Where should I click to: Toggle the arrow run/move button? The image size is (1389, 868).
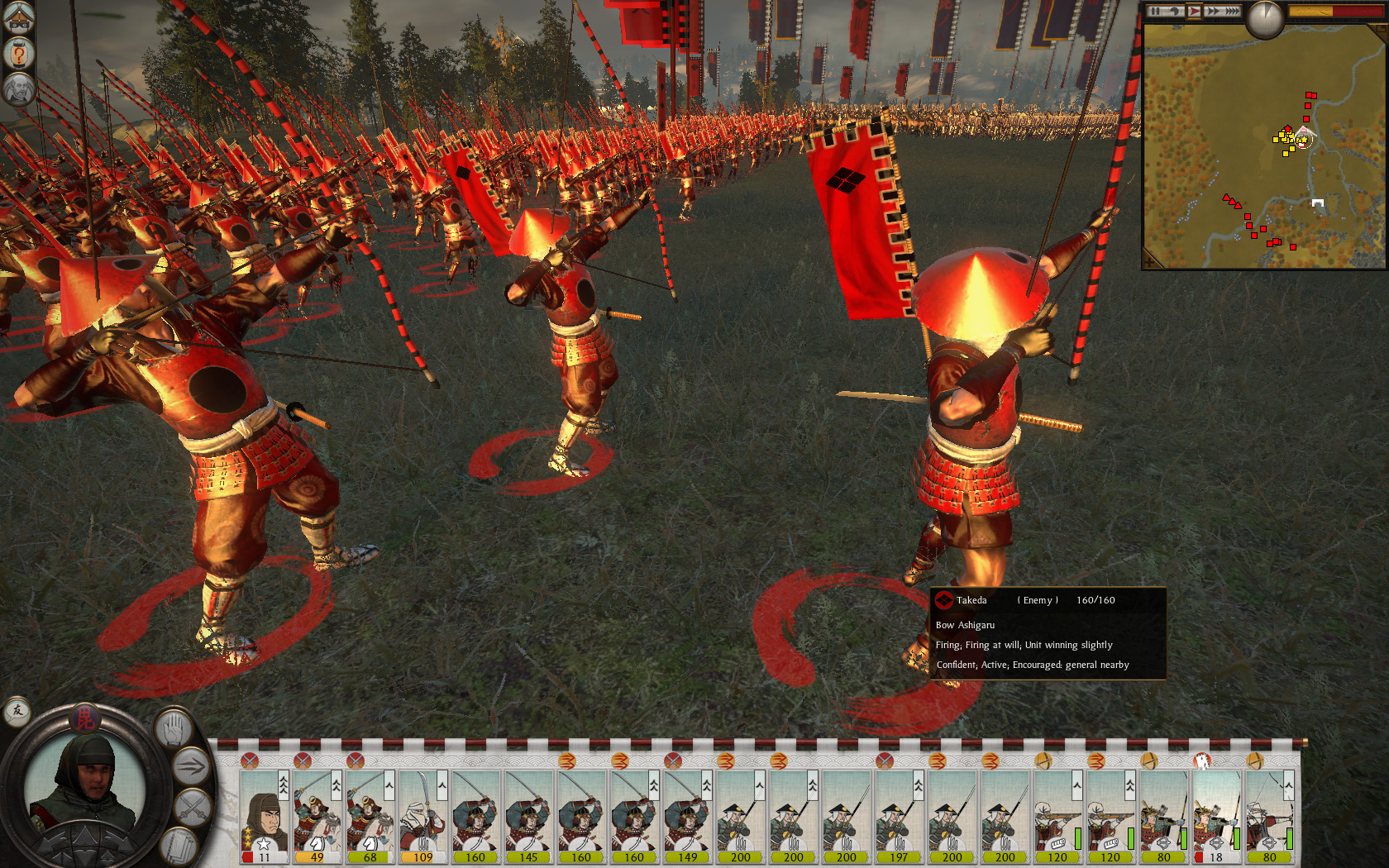pos(191,767)
